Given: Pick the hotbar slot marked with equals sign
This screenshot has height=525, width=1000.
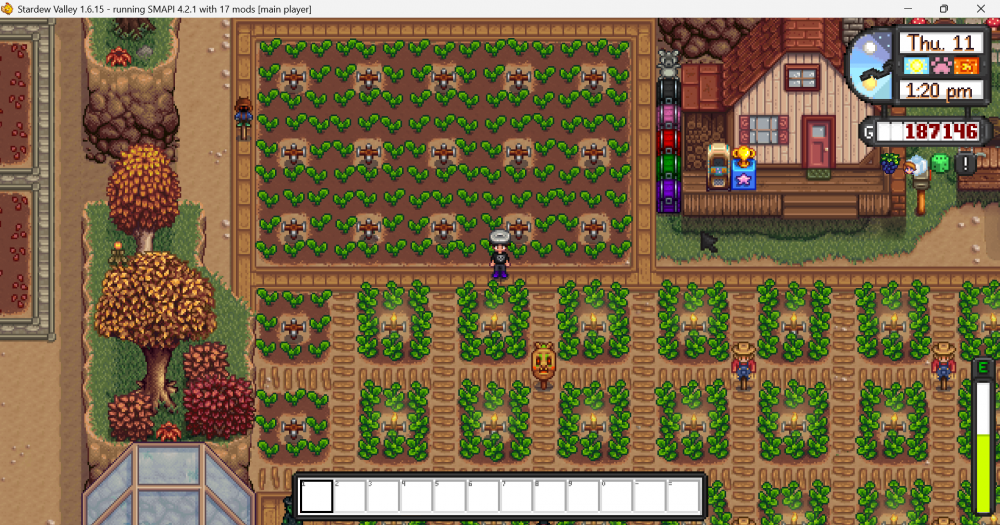Looking at the screenshot, I should pos(685,496).
